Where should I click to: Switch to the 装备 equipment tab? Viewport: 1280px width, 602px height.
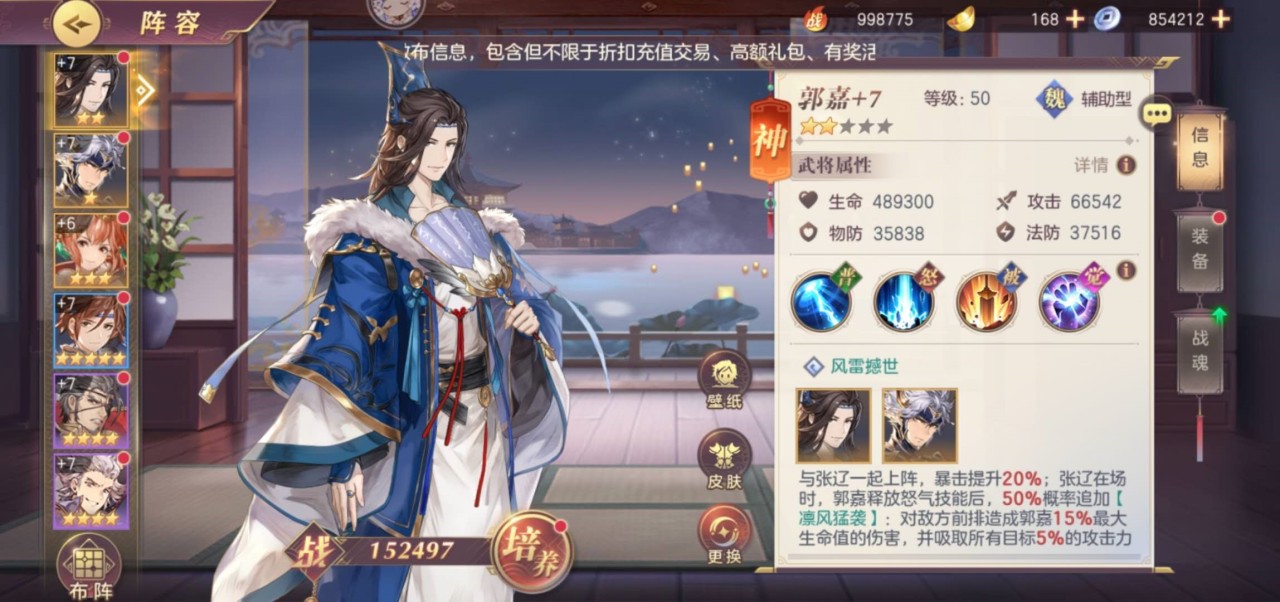(x=1200, y=250)
